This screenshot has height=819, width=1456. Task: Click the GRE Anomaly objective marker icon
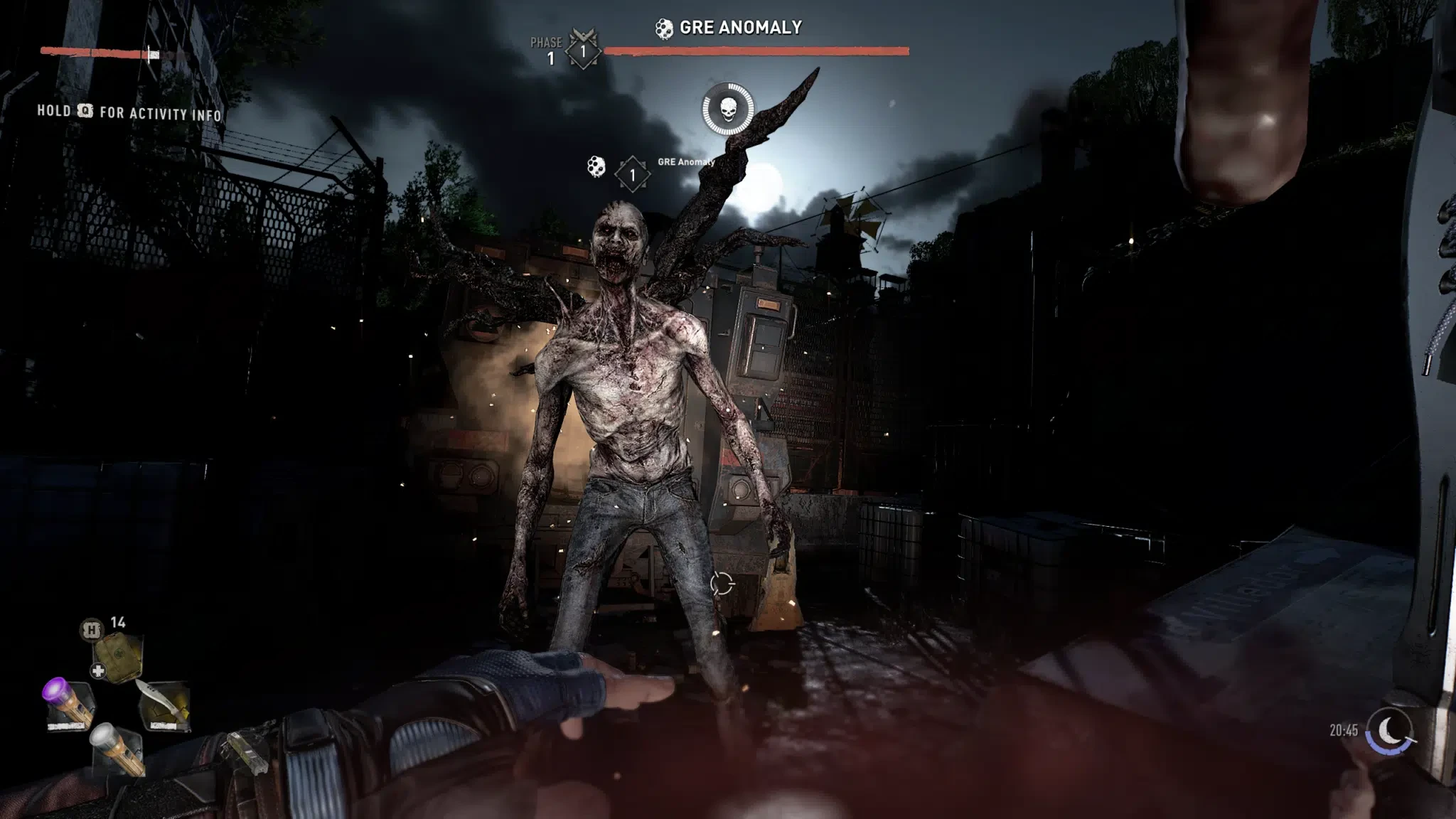596,169
